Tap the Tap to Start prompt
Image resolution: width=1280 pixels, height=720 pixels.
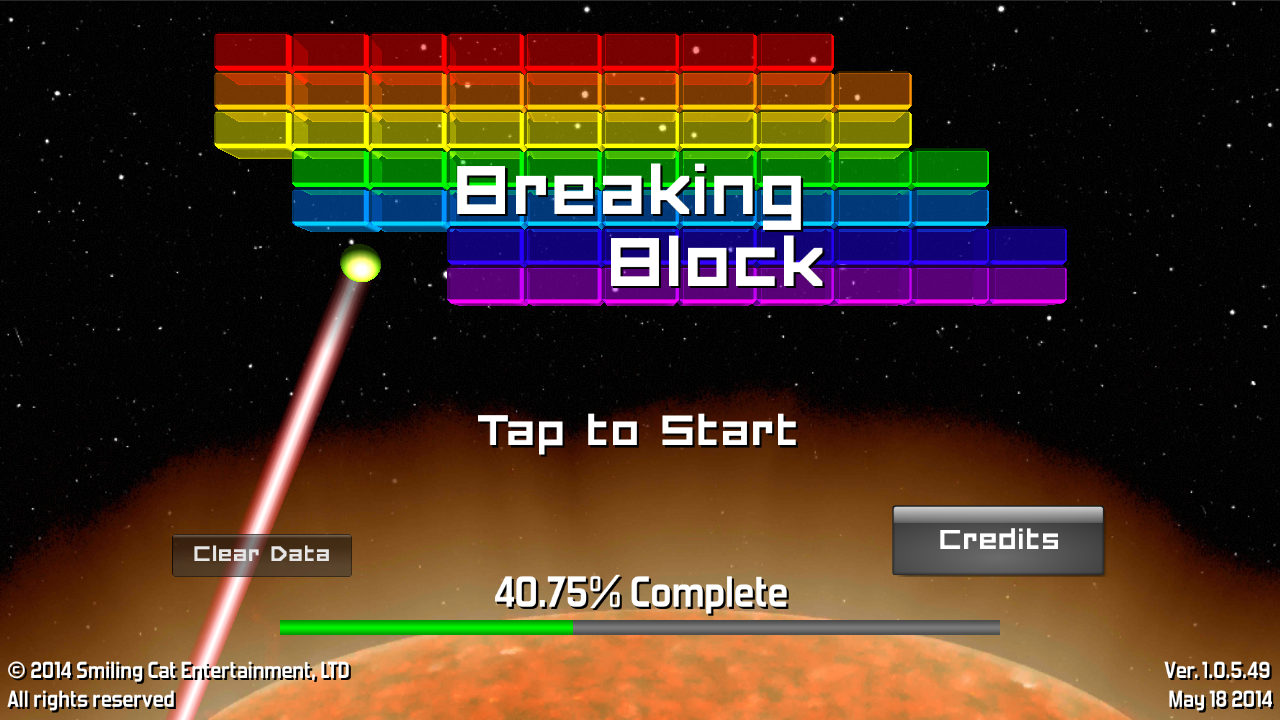(x=638, y=431)
